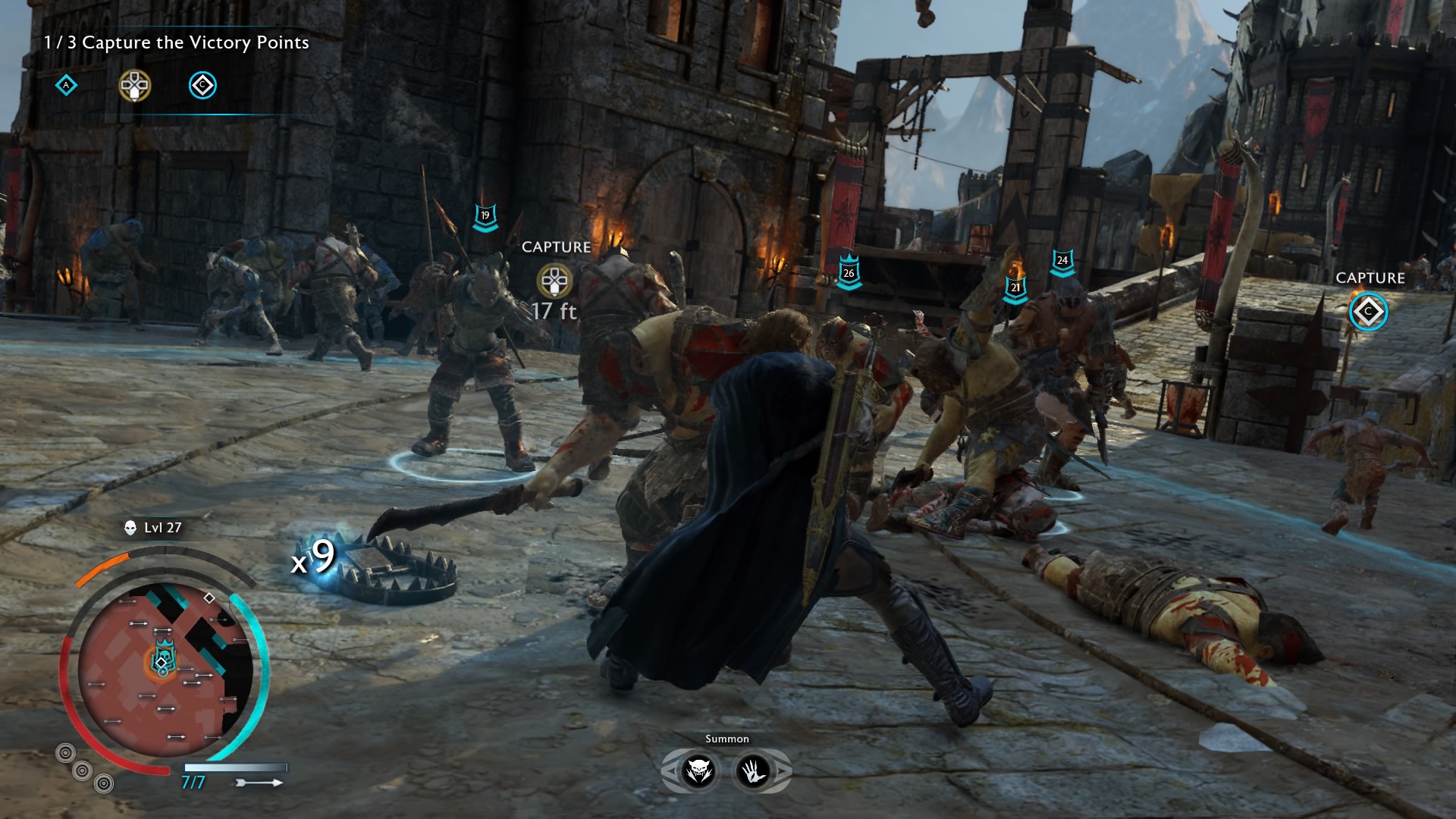Click the player crown marker on the minimap
The image size is (1456, 819).
164,654
